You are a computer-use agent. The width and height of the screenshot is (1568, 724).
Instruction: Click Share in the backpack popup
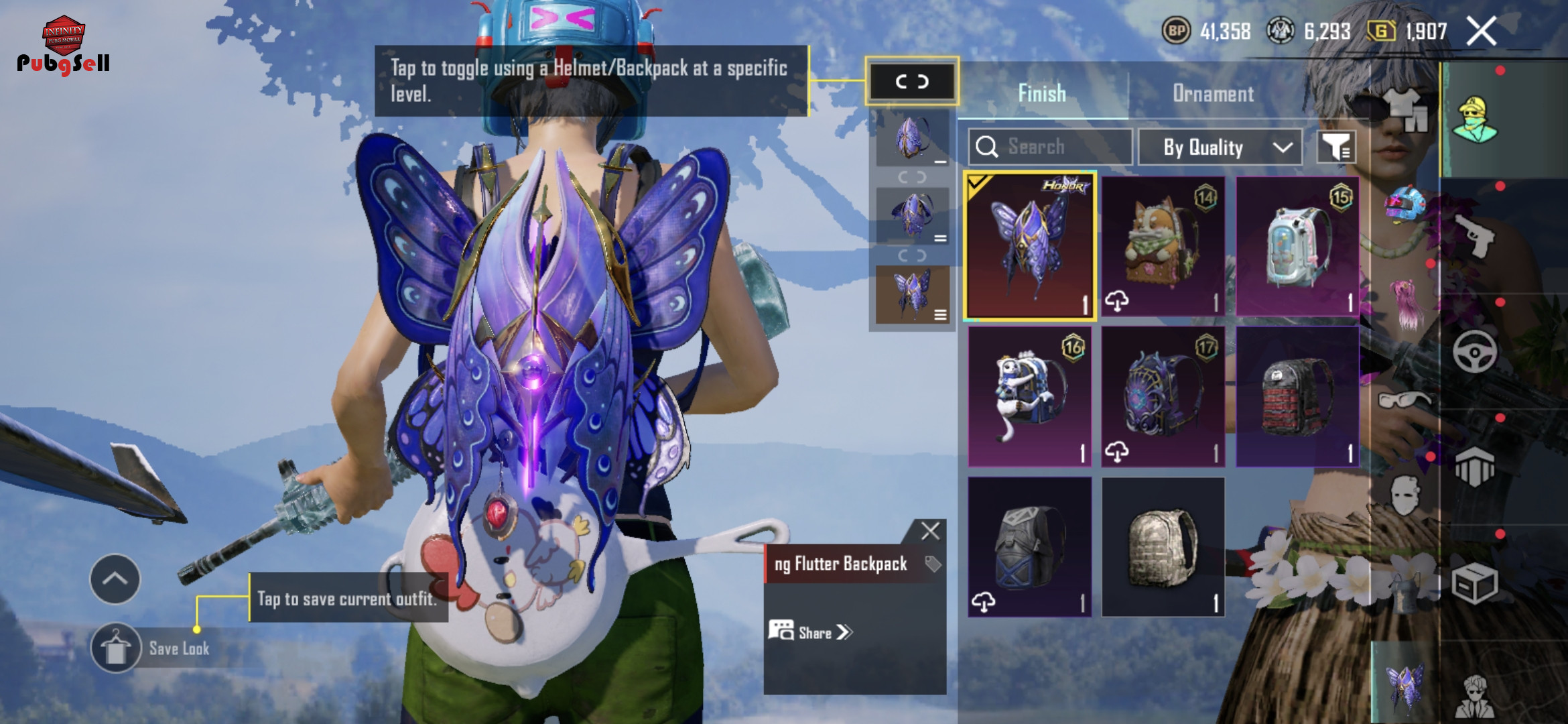tap(811, 632)
